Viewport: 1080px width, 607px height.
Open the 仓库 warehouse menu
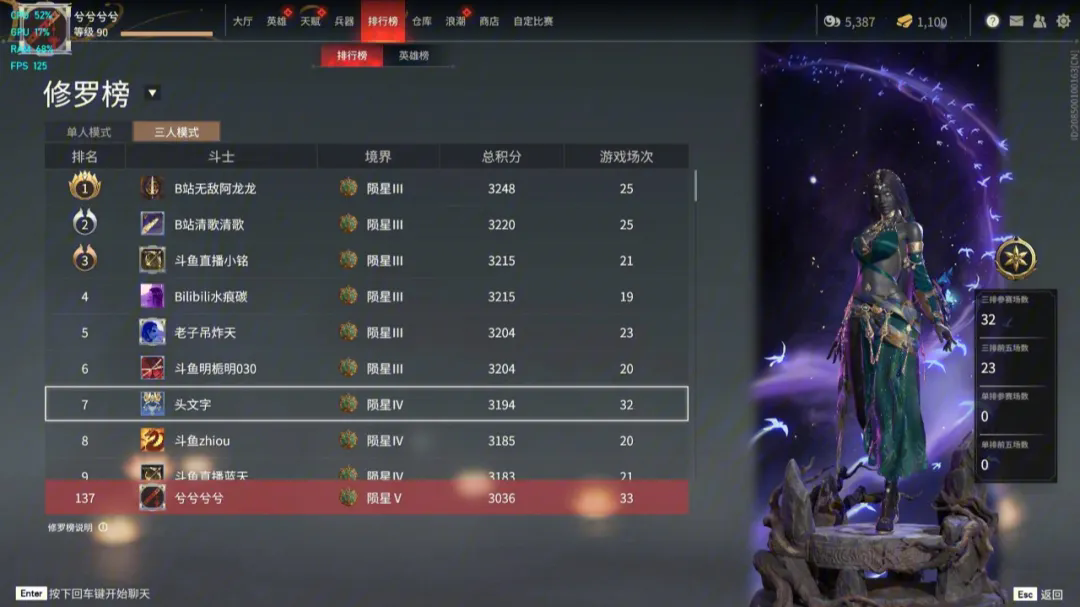click(x=422, y=21)
